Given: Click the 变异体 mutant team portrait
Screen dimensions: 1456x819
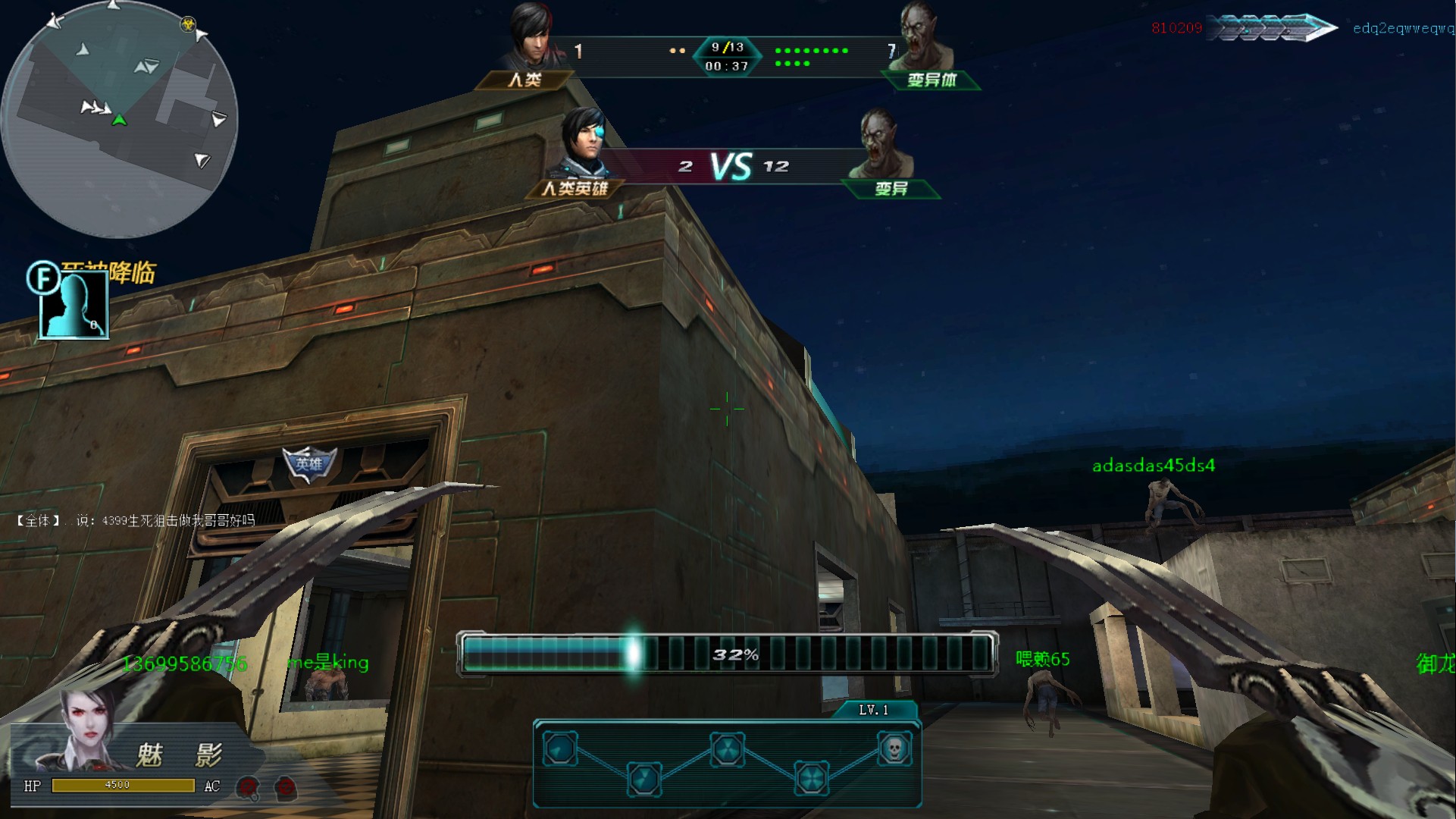Looking at the screenshot, I should [922, 38].
